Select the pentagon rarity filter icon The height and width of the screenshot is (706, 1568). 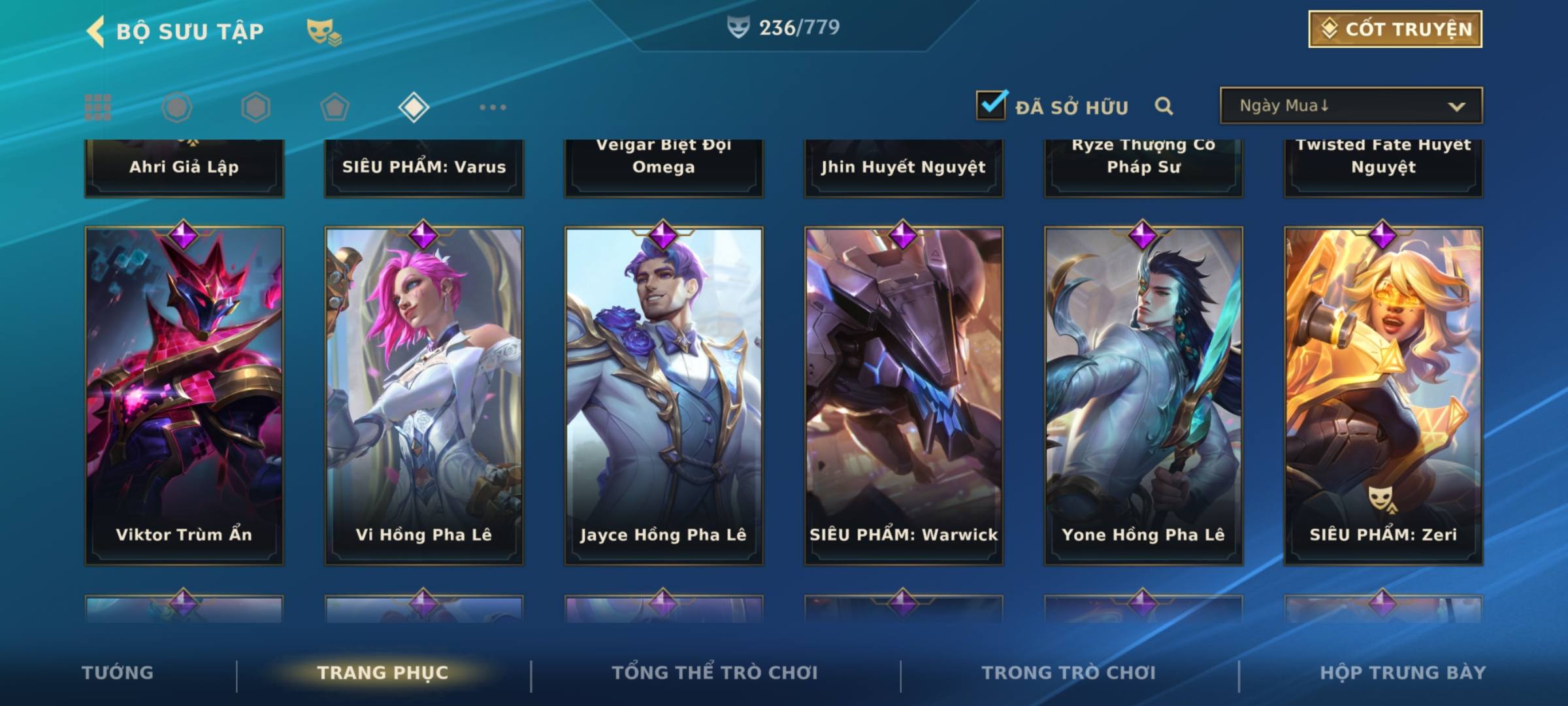coord(335,107)
